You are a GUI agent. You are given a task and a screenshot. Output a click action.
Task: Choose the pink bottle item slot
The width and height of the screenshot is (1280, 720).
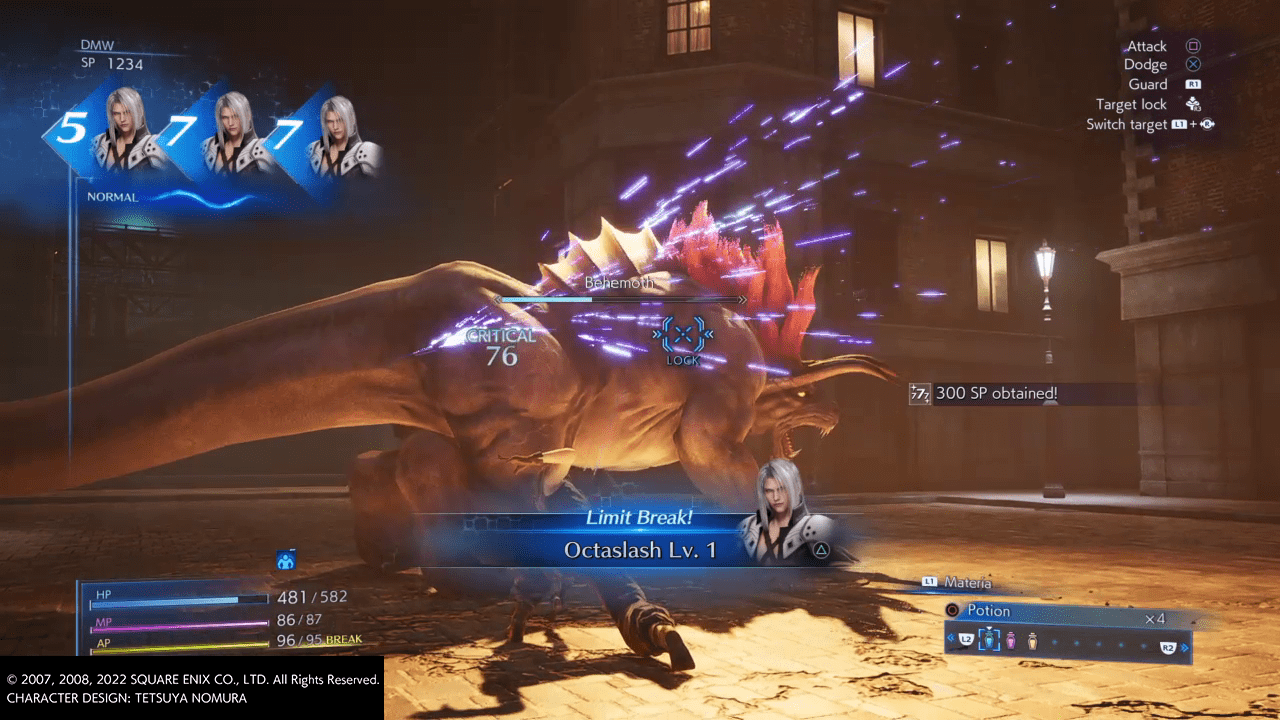(x=1011, y=640)
